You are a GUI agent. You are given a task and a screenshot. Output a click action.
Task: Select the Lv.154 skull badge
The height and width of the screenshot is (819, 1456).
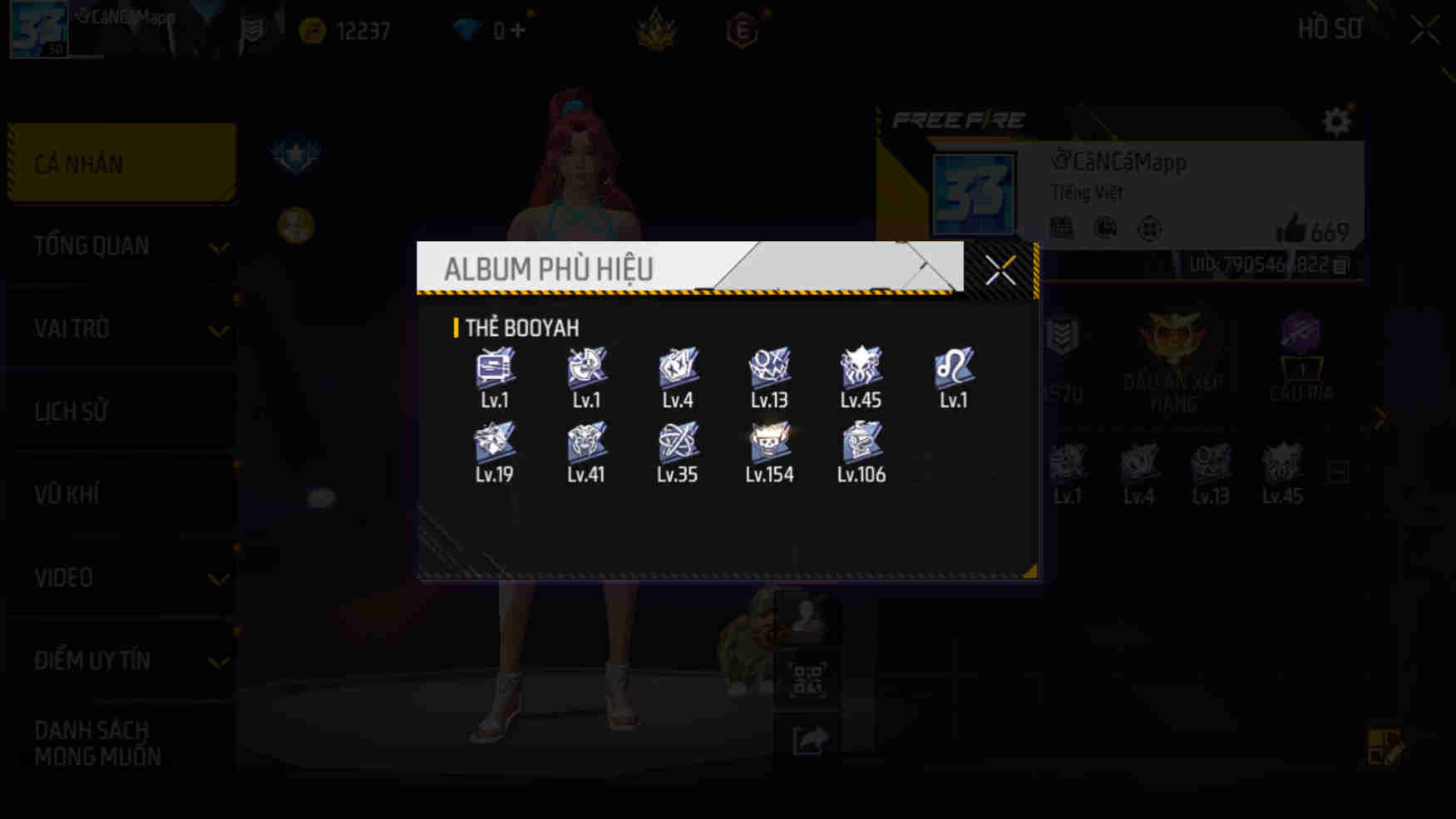tap(767, 443)
